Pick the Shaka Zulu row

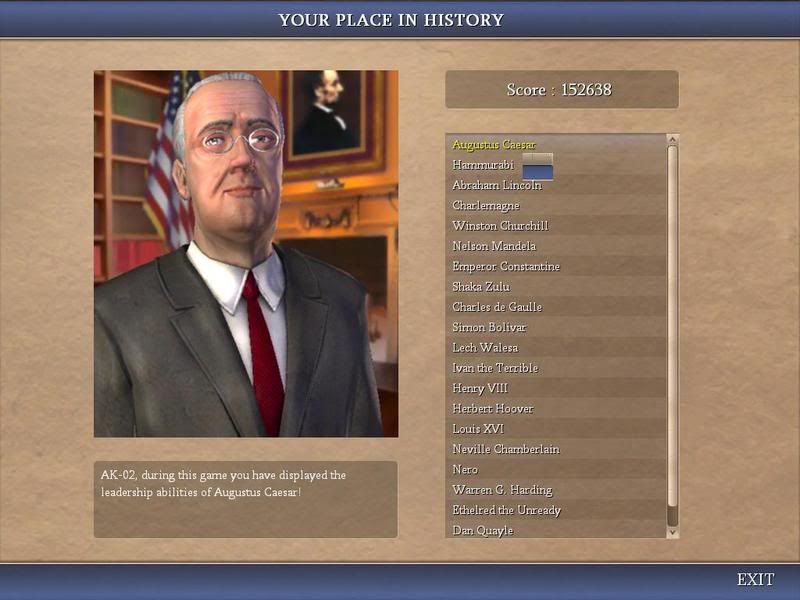pyautogui.click(x=482, y=287)
